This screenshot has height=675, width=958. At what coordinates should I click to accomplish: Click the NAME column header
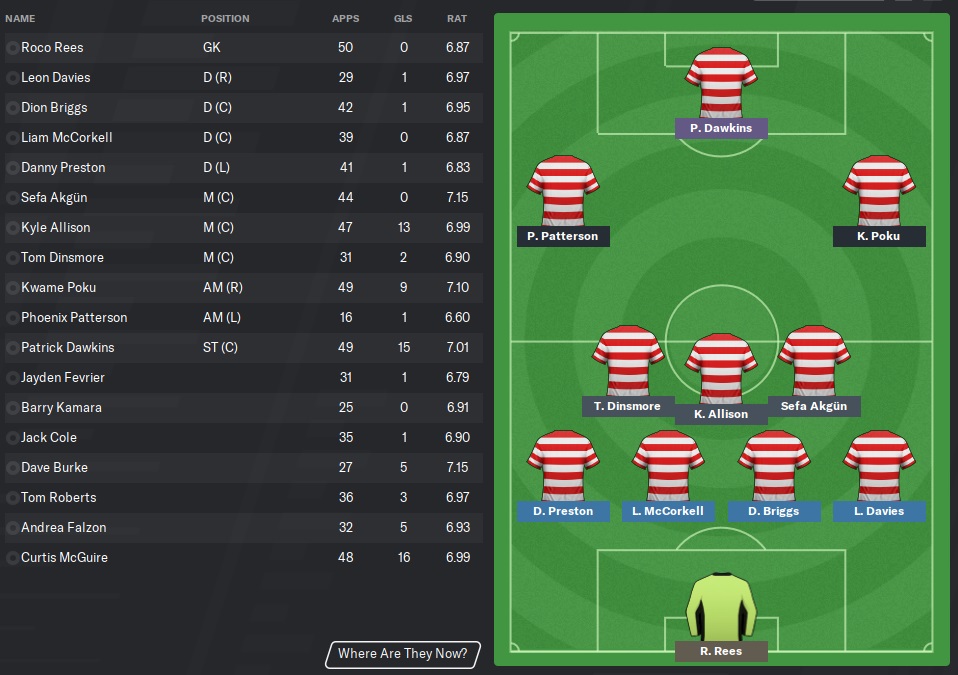20,19
